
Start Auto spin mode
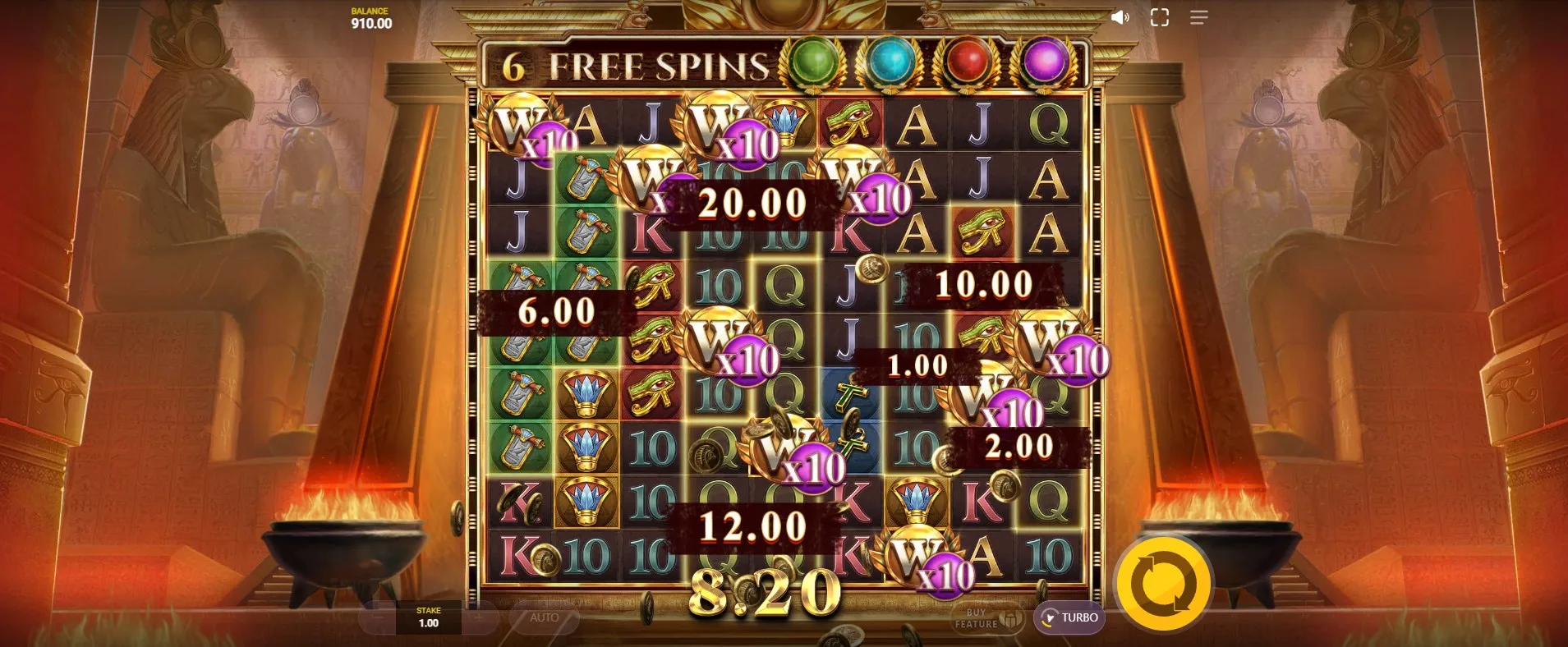coord(544,617)
